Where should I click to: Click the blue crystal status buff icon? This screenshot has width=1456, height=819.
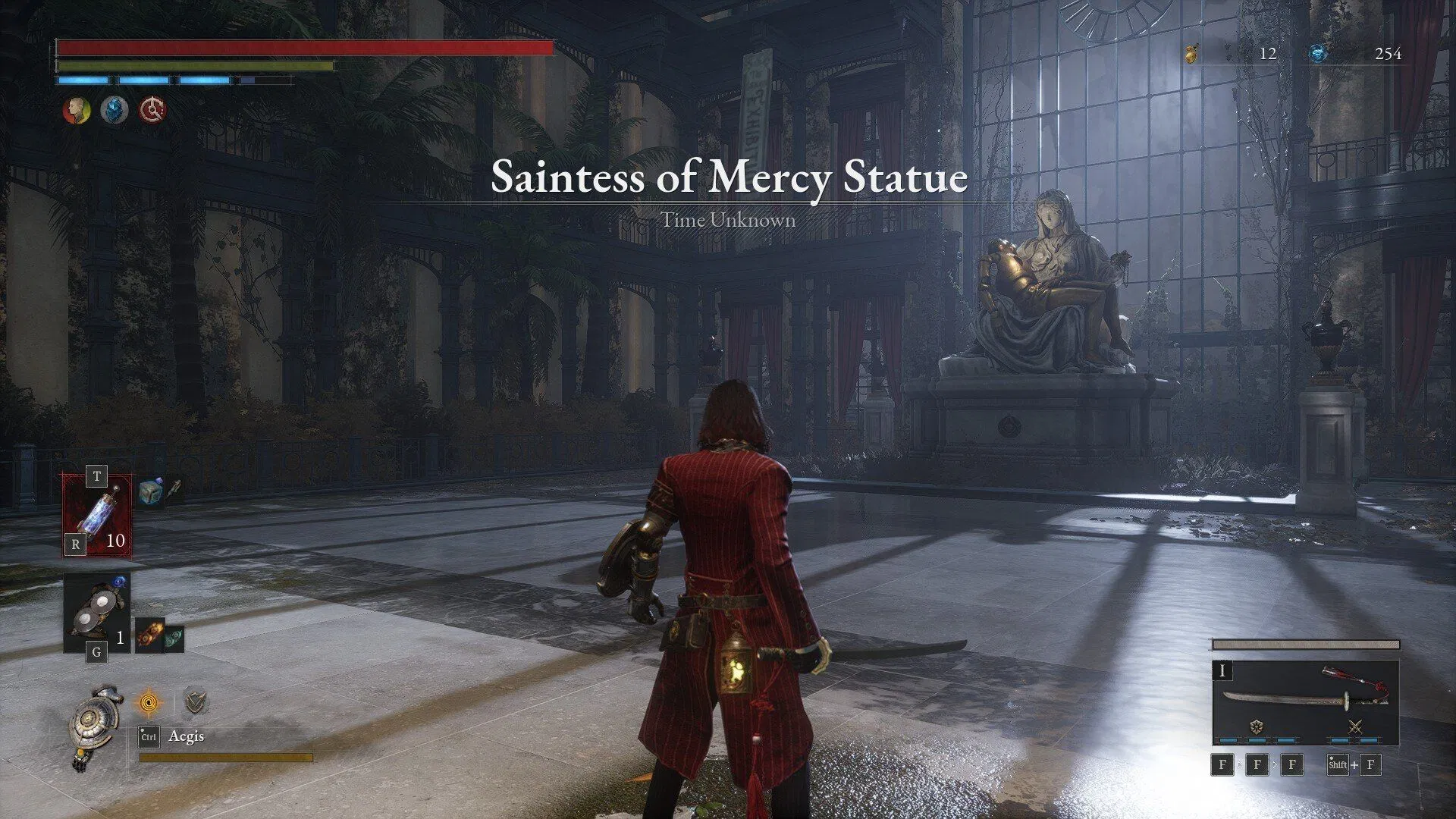[x=115, y=111]
